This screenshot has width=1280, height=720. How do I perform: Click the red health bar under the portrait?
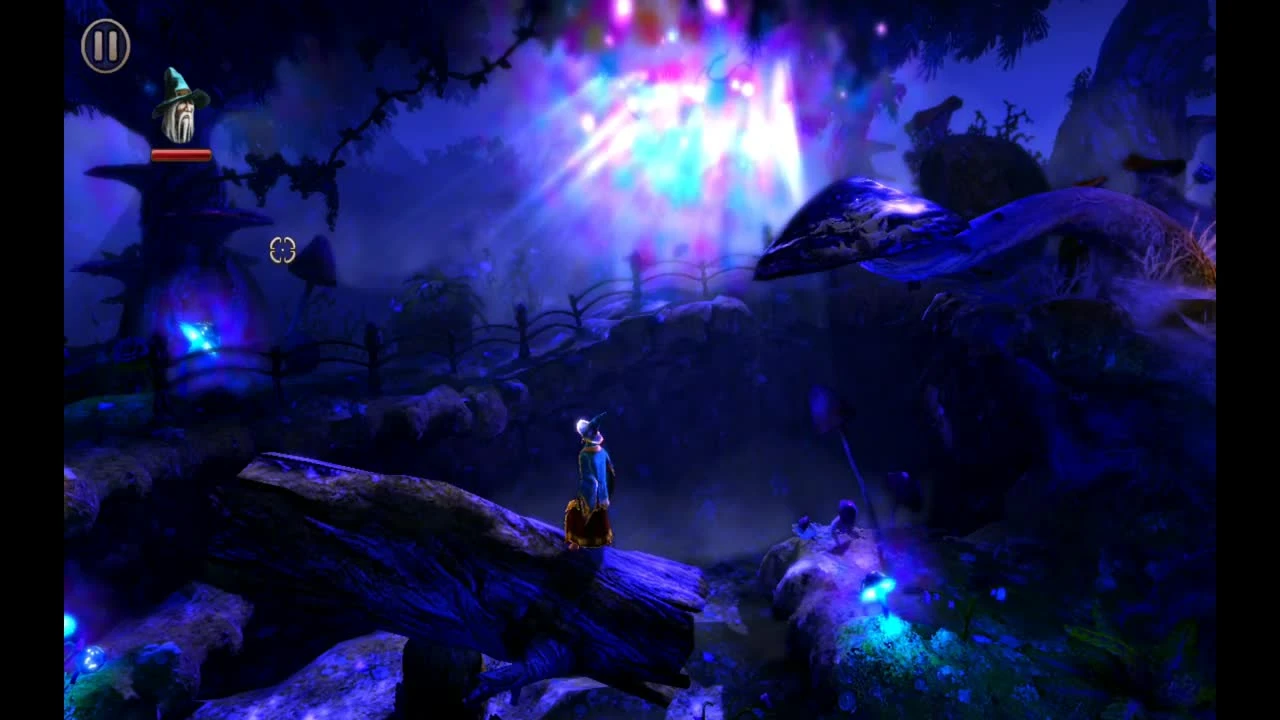coord(182,153)
